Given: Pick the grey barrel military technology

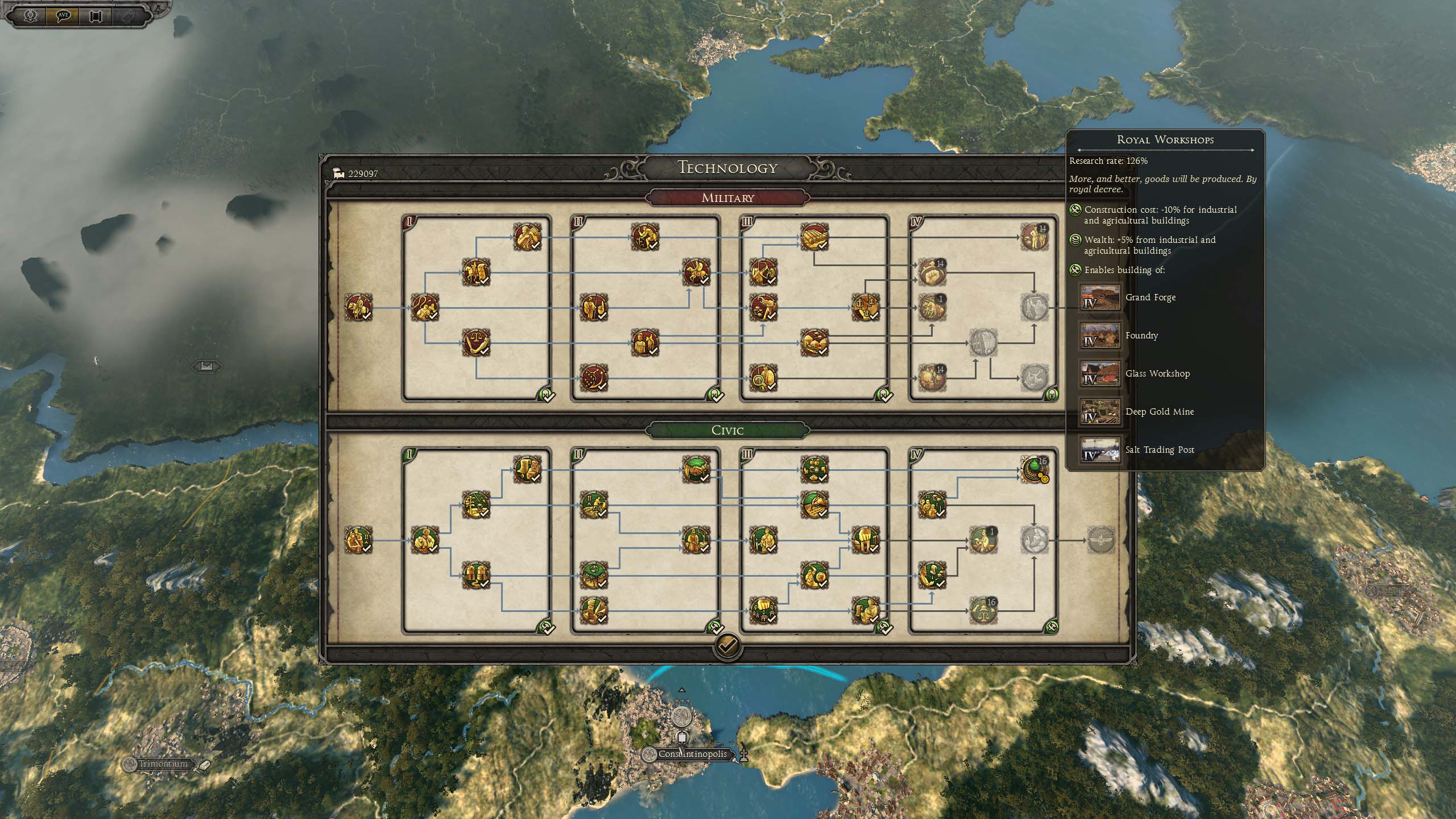Looking at the screenshot, I should coord(983,342).
